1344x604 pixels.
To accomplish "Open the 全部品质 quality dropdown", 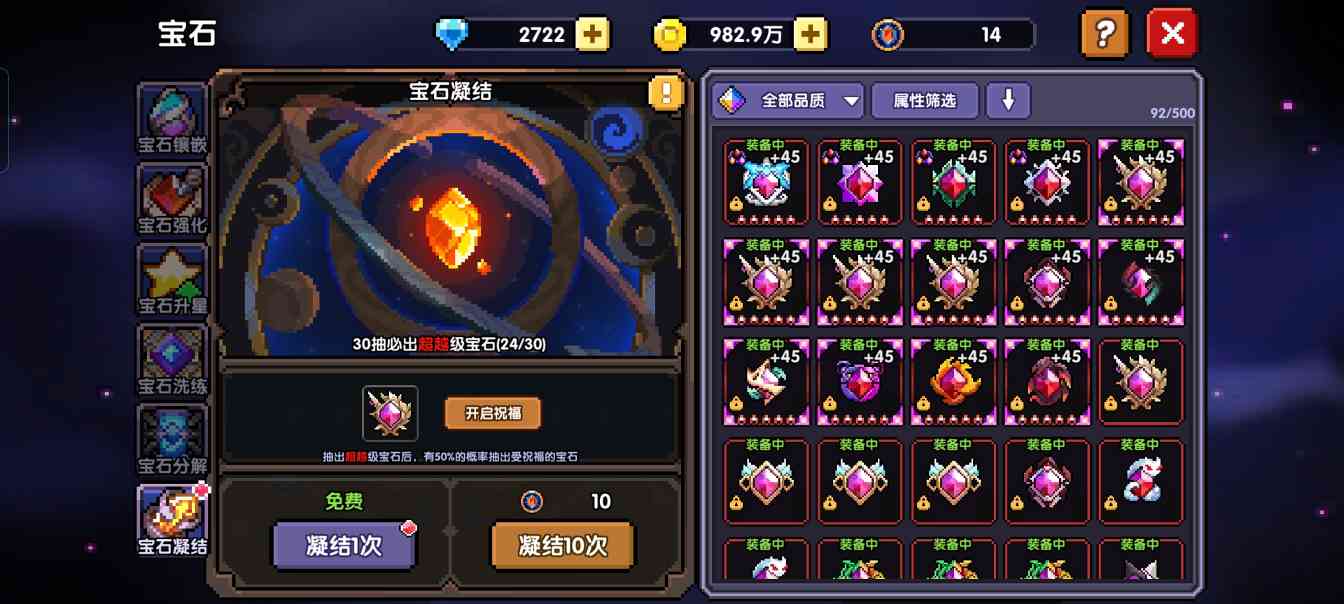I will 788,100.
